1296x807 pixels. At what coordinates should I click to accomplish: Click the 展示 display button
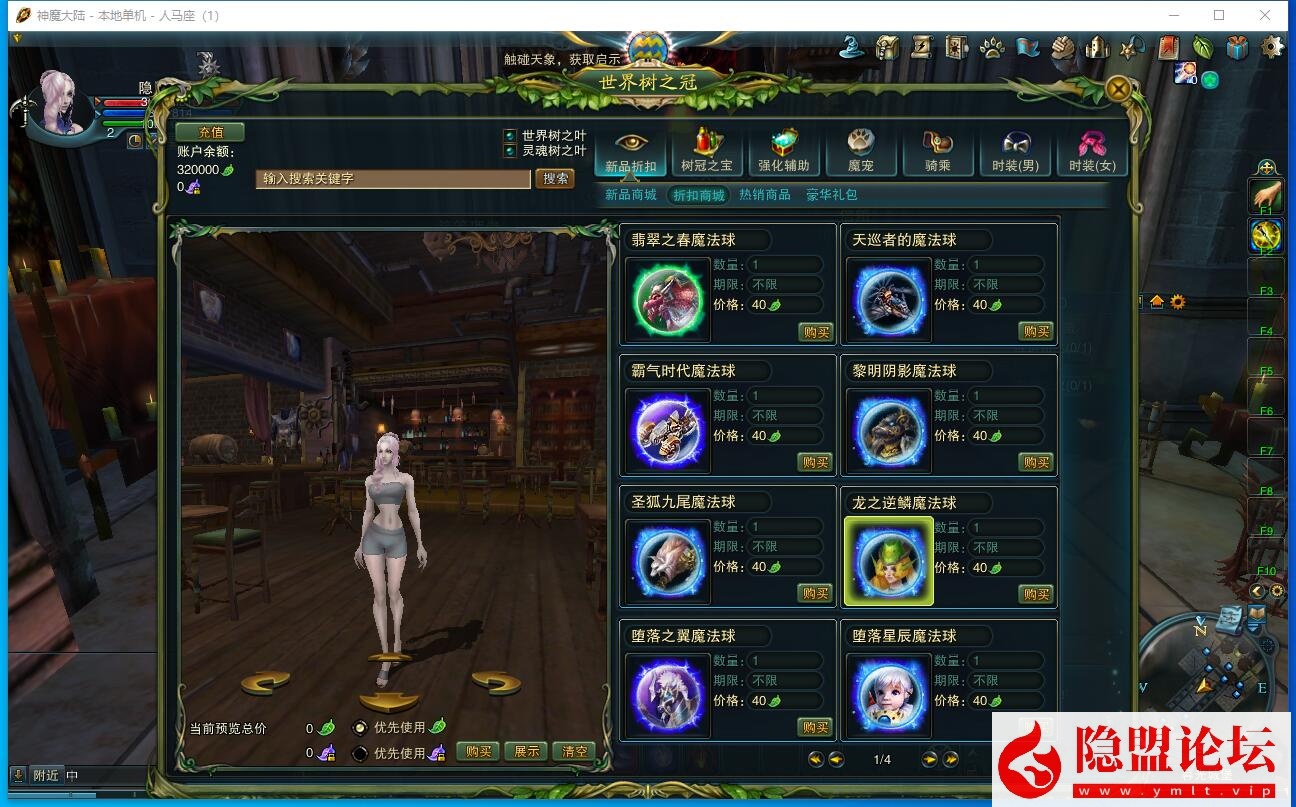[526, 752]
